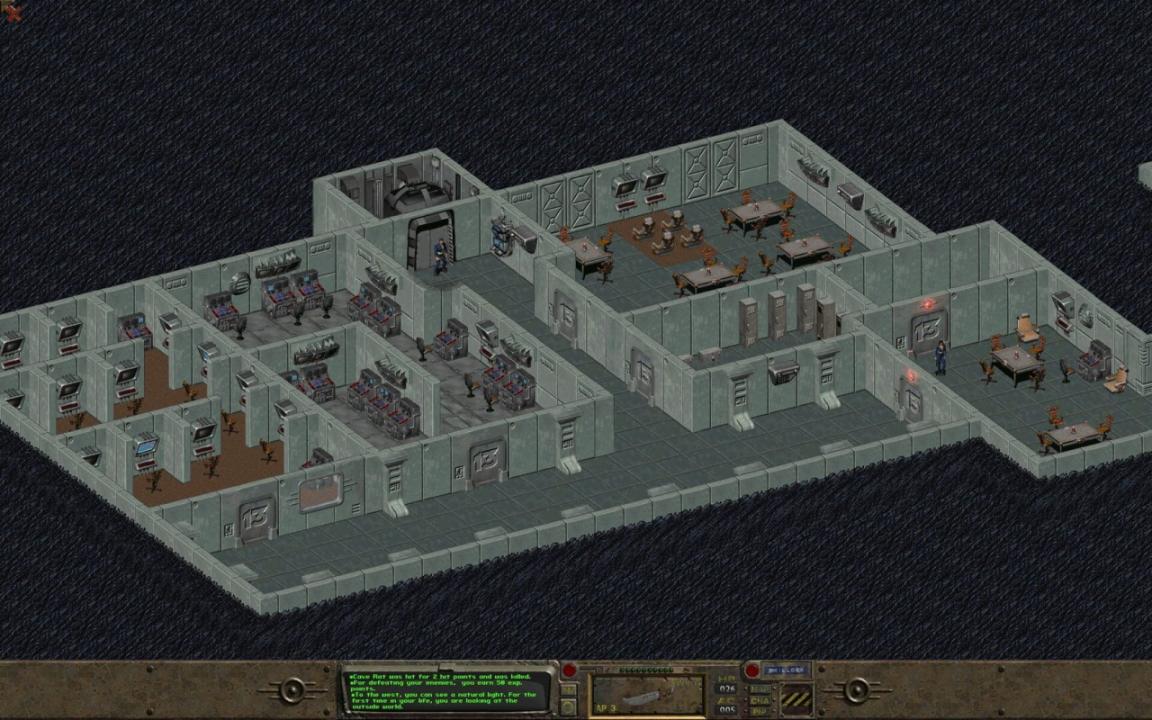Open the automap with the MAP button

pos(761,688)
